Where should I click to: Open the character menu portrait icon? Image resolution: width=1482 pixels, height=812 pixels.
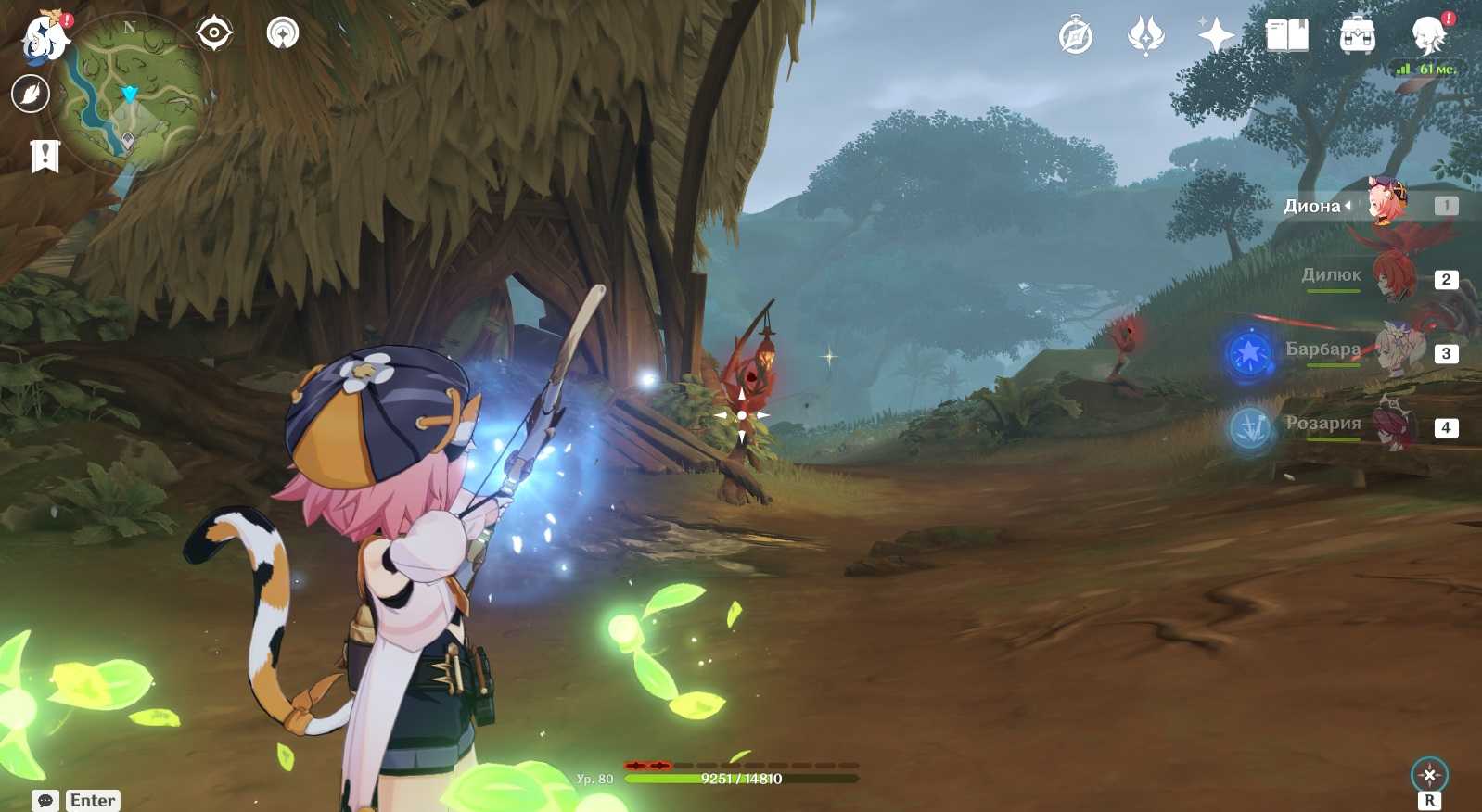click(1428, 36)
